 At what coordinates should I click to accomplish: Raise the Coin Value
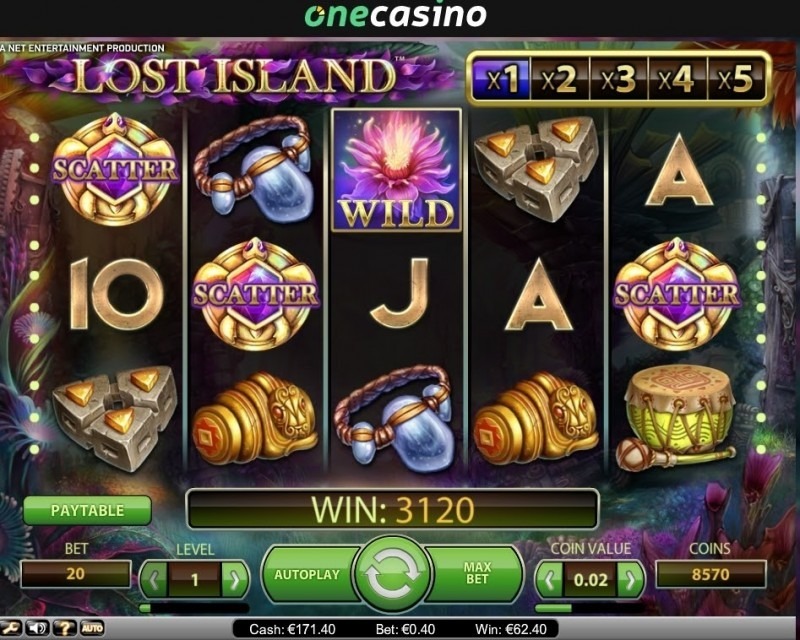point(630,577)
